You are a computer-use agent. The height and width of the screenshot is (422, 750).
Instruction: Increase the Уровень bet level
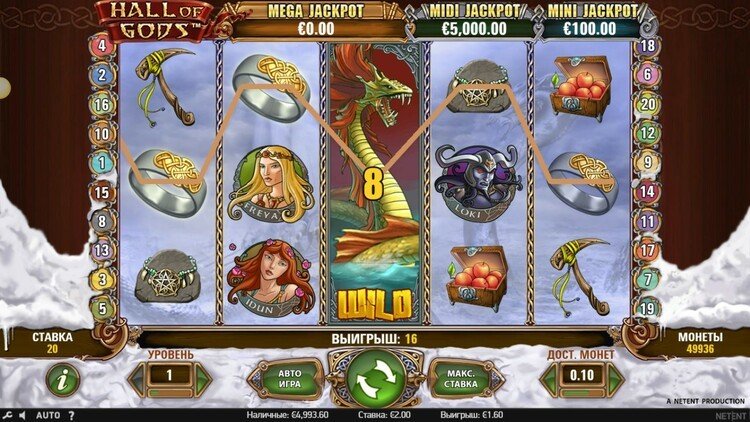pos(203,379)
